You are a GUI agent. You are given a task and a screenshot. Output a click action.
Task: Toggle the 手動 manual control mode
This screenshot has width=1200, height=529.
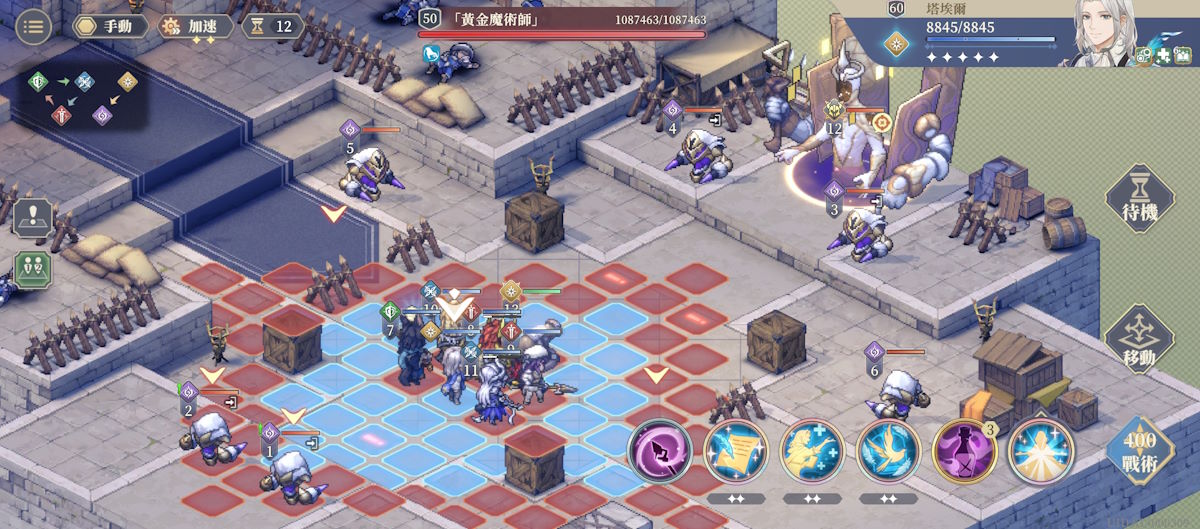click(x=110, y=26)
